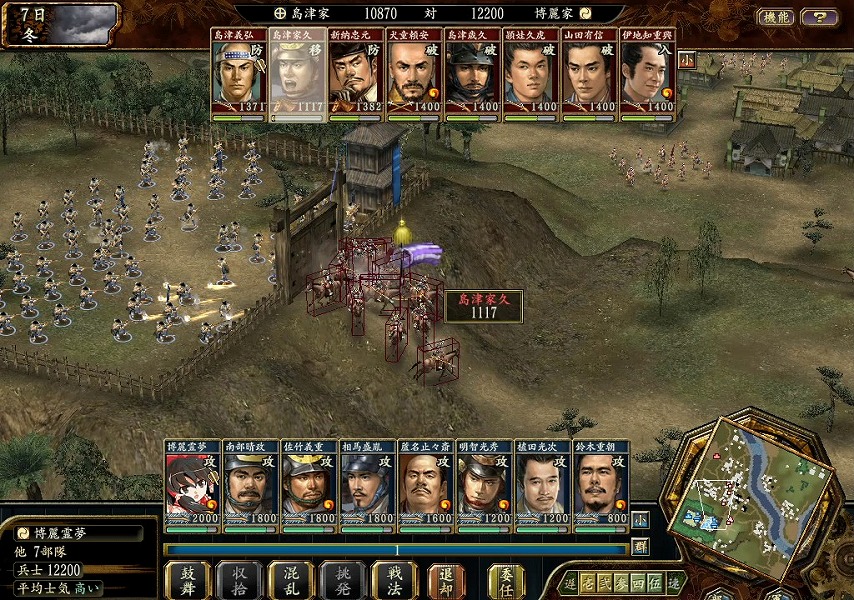
Task: Toggle the 委任 delegate button
Action: [506, 580]
